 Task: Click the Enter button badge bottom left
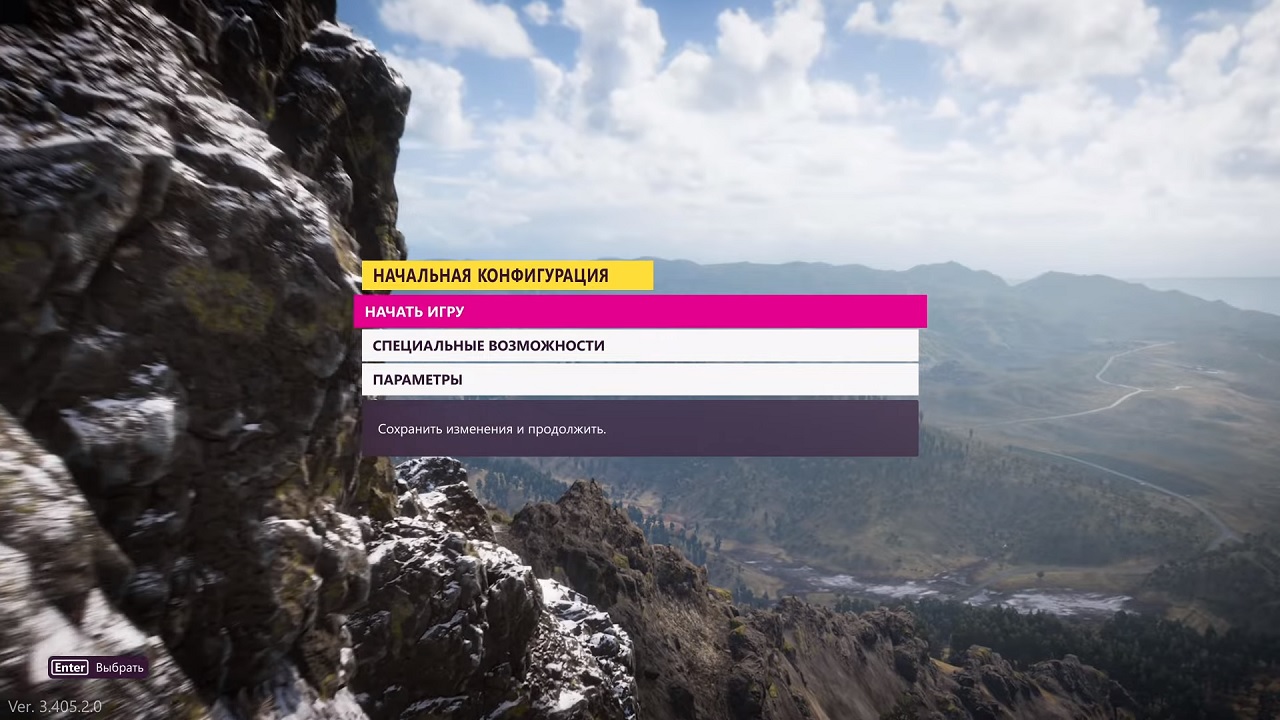[x=69, y=667]
